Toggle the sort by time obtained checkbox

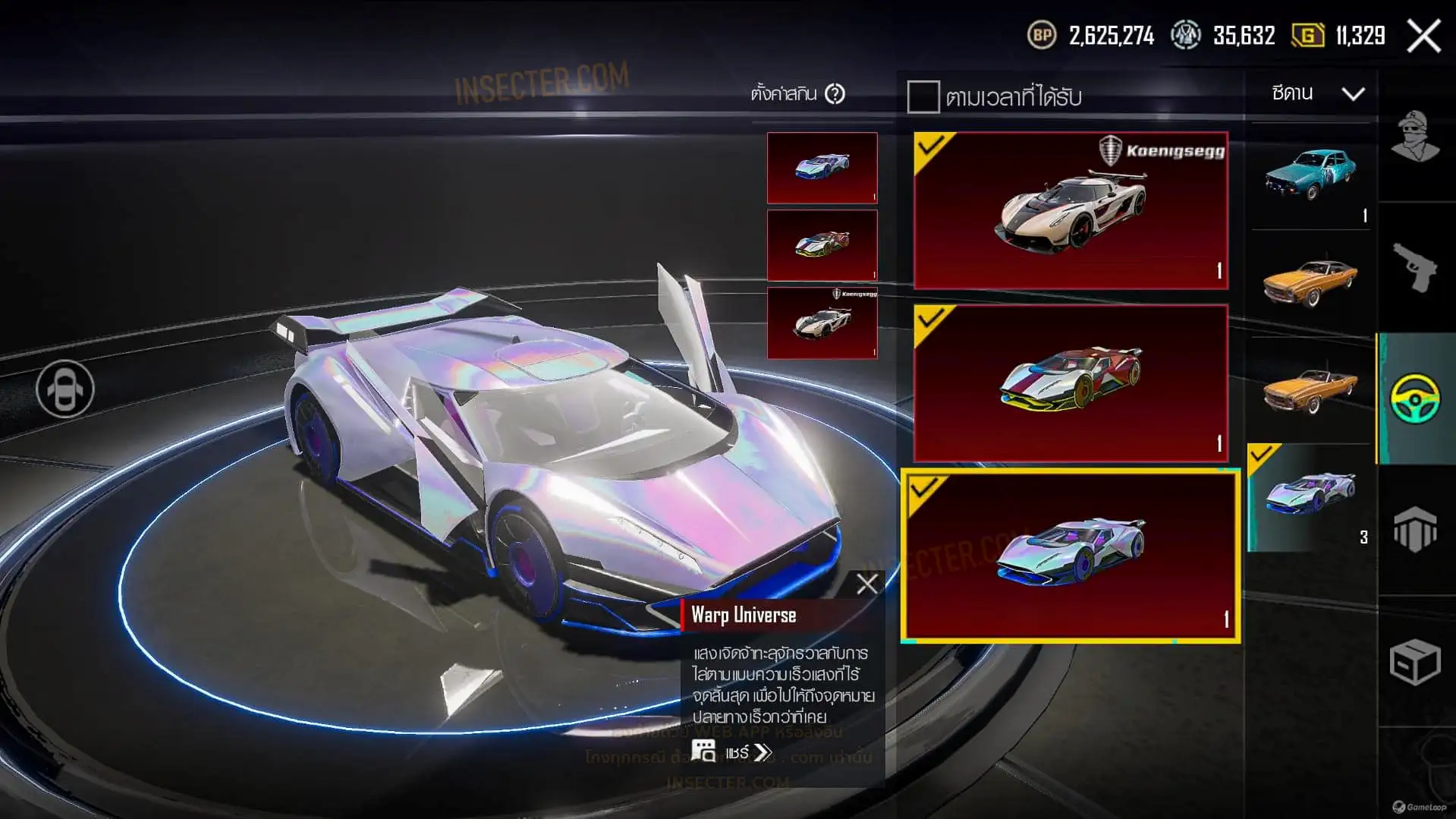(x=923, y=97)
